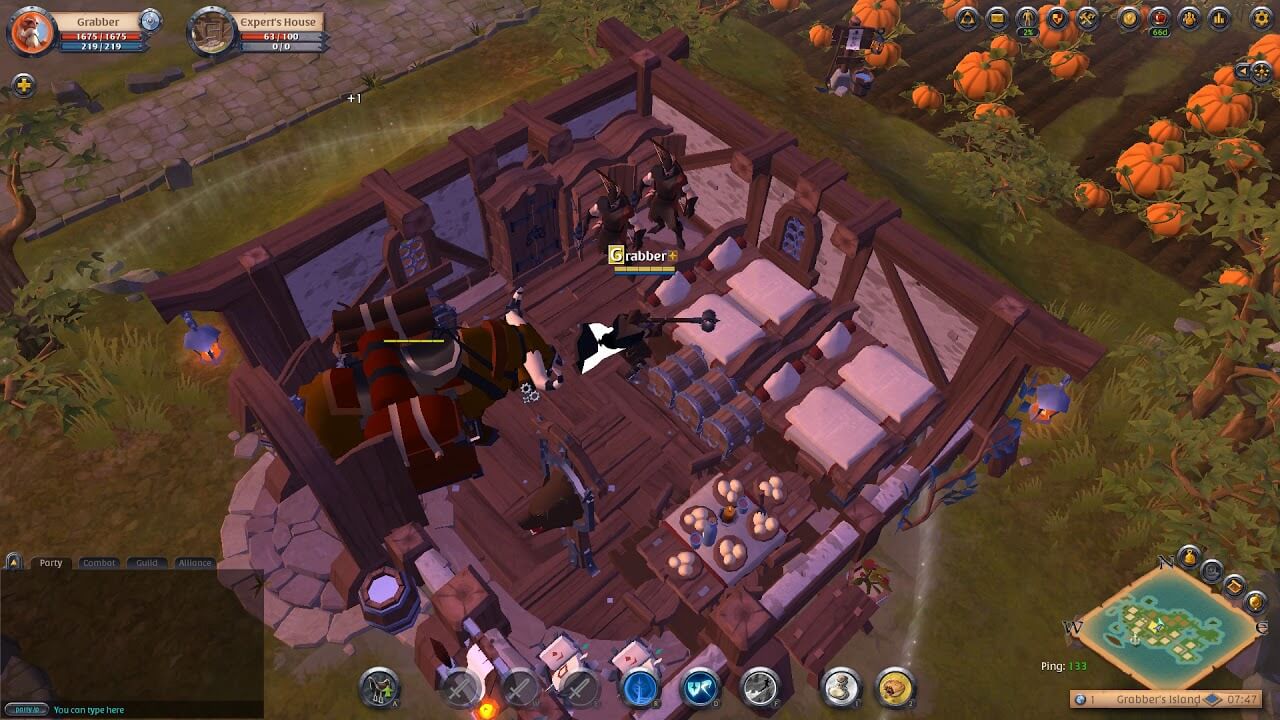Image resolution: width=1280 pixels, height=720 pixels.
Task: Expand the map icon beside the minimap
Action: [x=1234, y=584]
